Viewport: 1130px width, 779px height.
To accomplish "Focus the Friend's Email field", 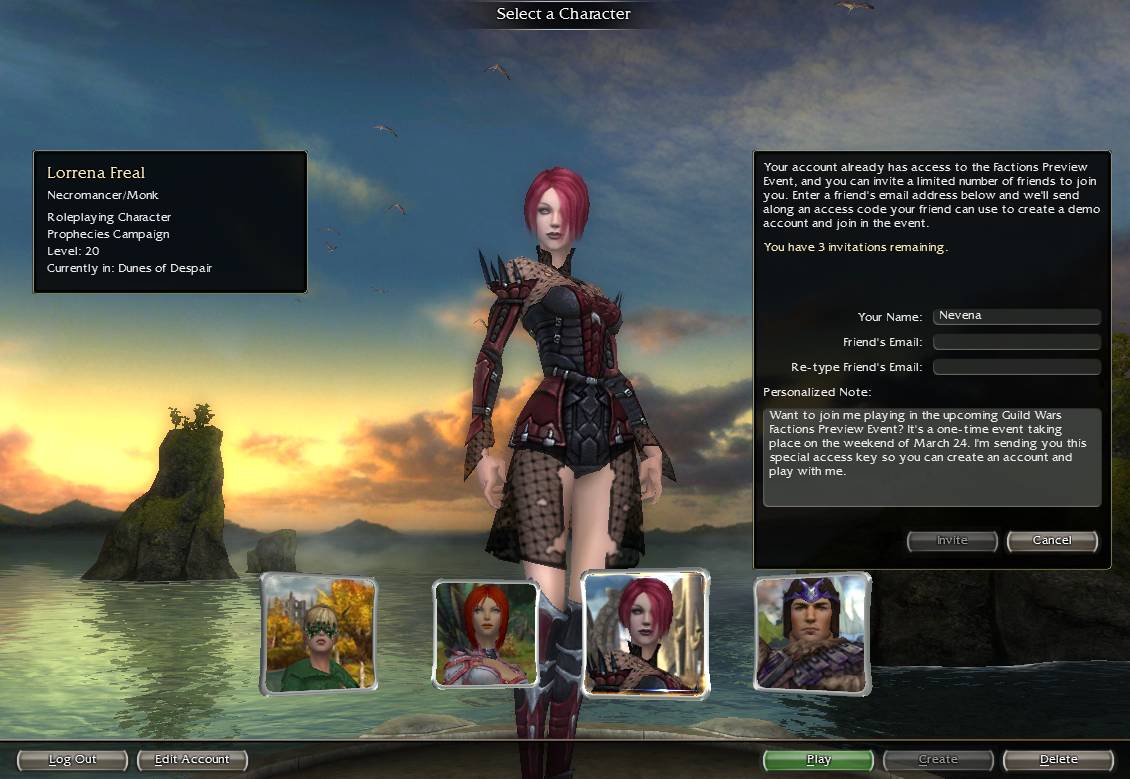I will (1016, 342).
